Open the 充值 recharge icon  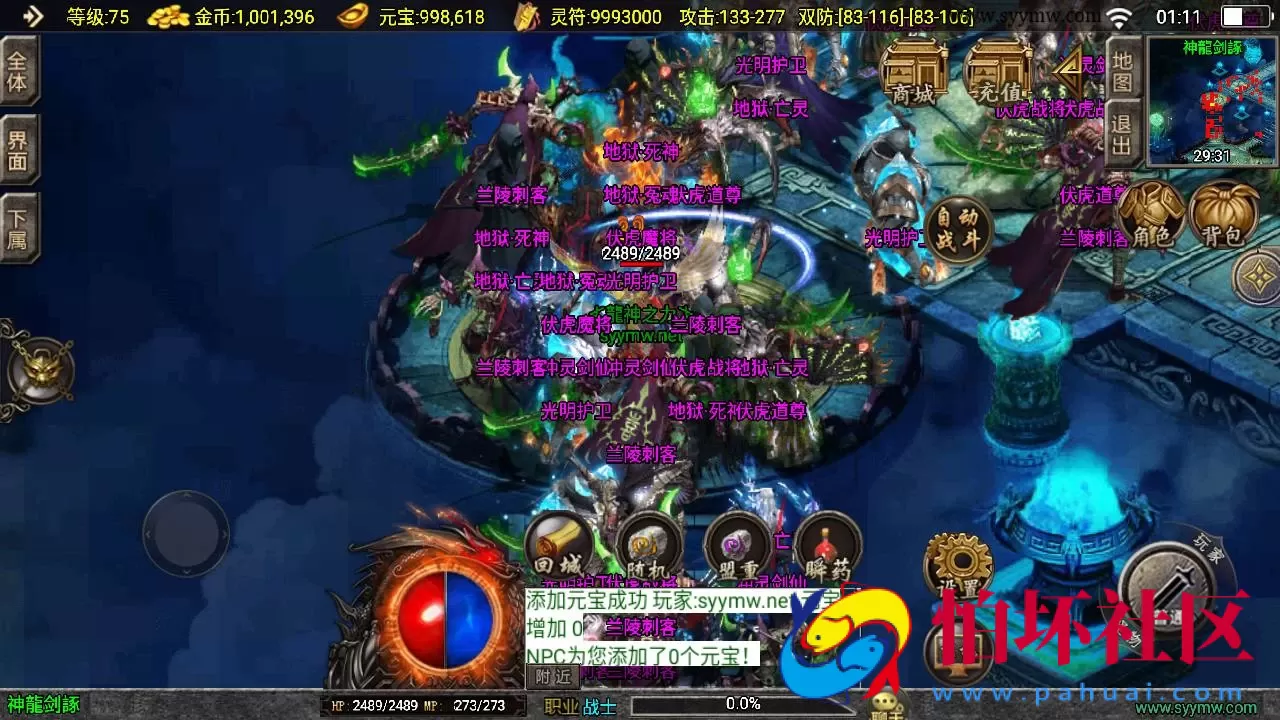pyautogui.click(x=999, y=72)
